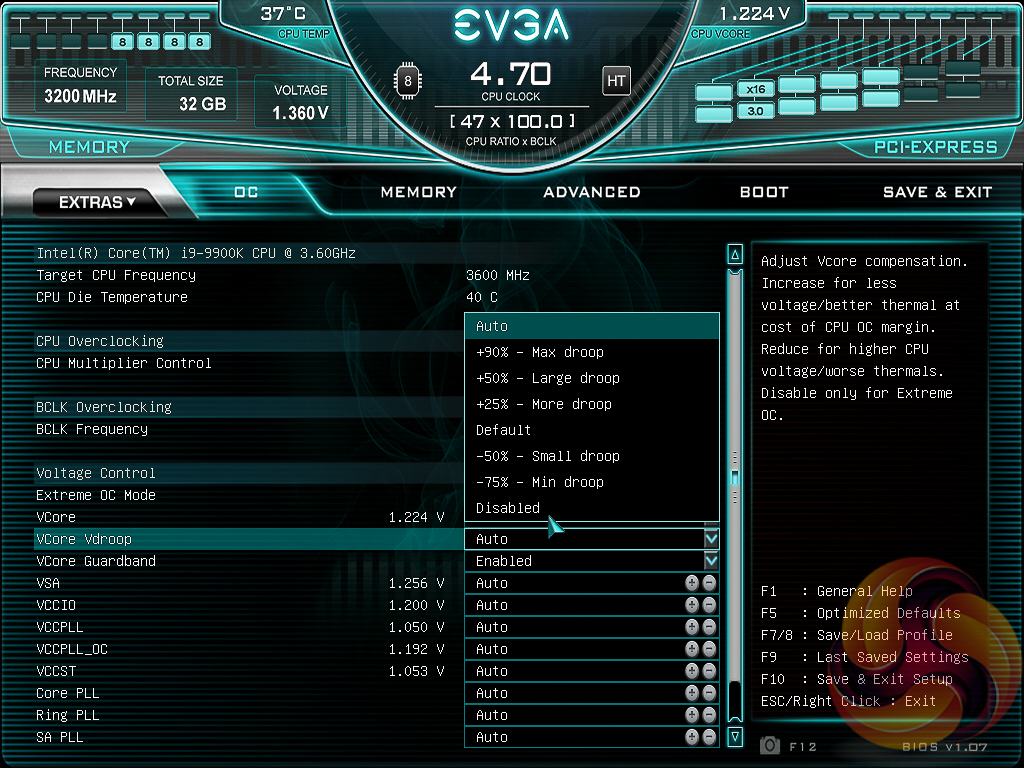Image resolution: width=1024 pixels, height=768 pixels.
Task: Choose the +90% Max droop option
Action: tap(540, 352)
